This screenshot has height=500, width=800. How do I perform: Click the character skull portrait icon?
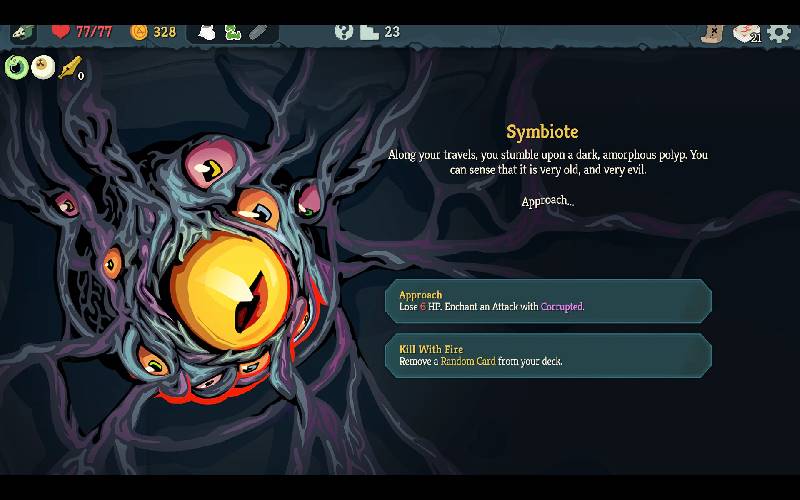pyautogui.click(x=22, y=32)
